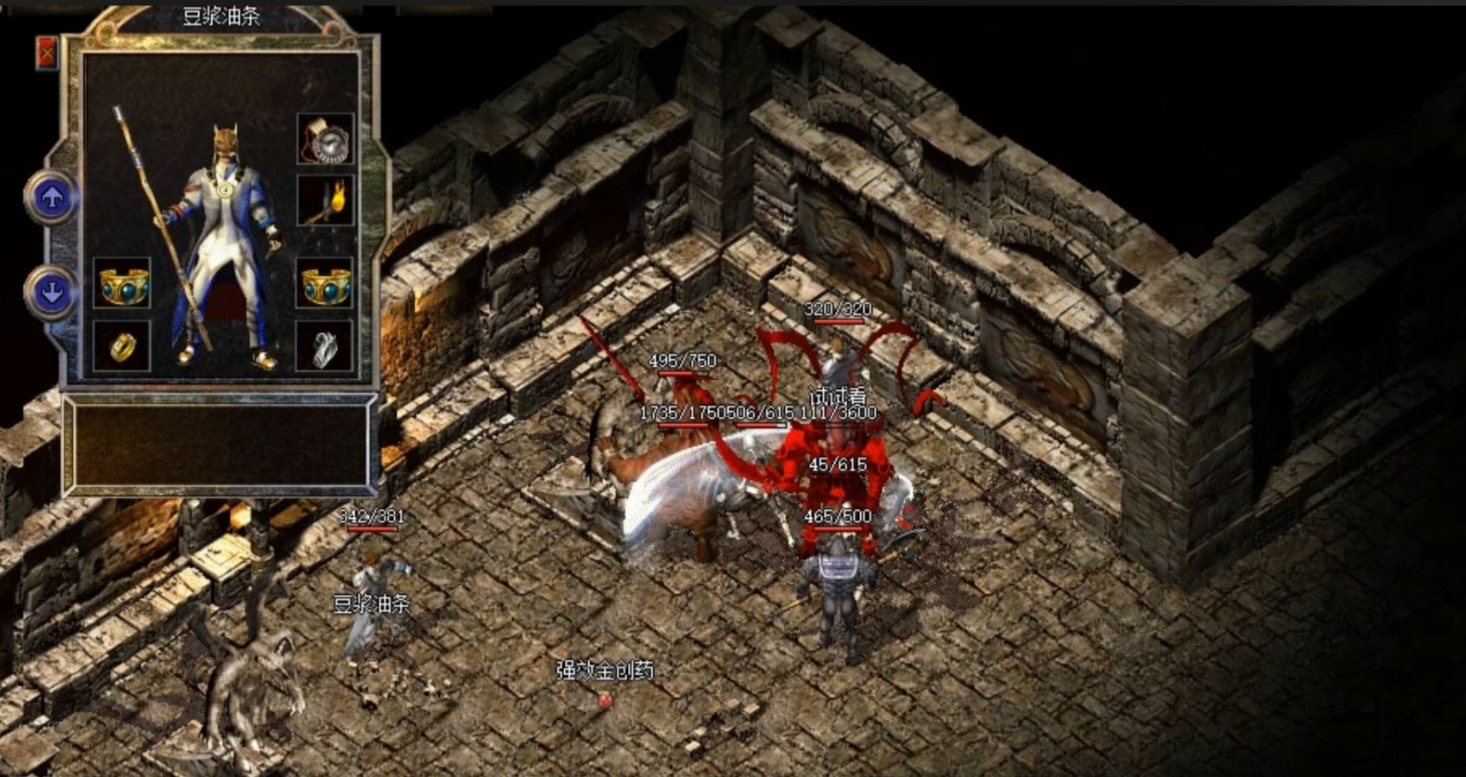
Task: Select the silver ring slot
Action: pyautogui.click(x=325, y=346)
